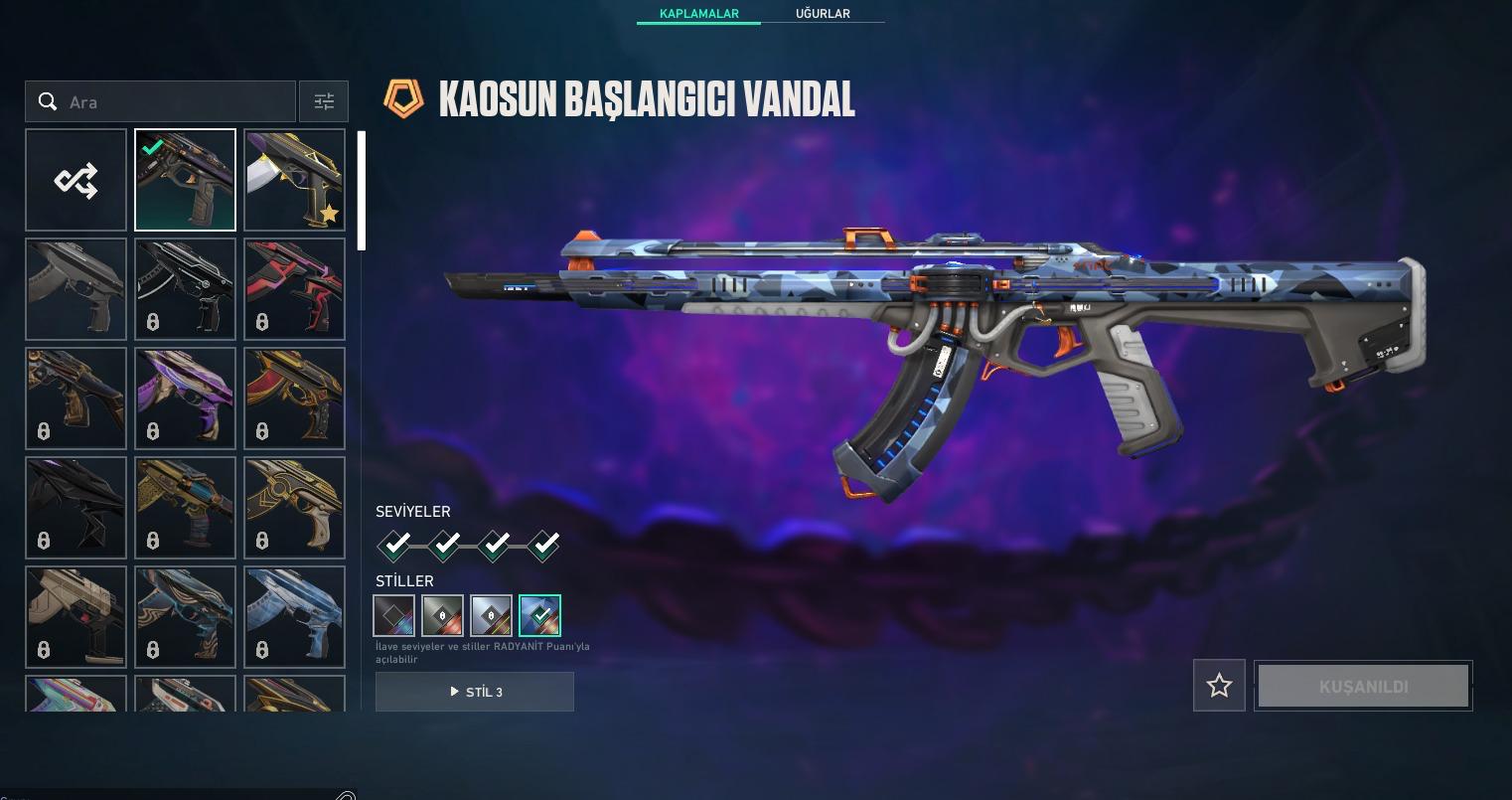Viewport: 1512px width, 800px height.
Task: Click the KUŞANILDI button
Action: (x=1362, y=685)
